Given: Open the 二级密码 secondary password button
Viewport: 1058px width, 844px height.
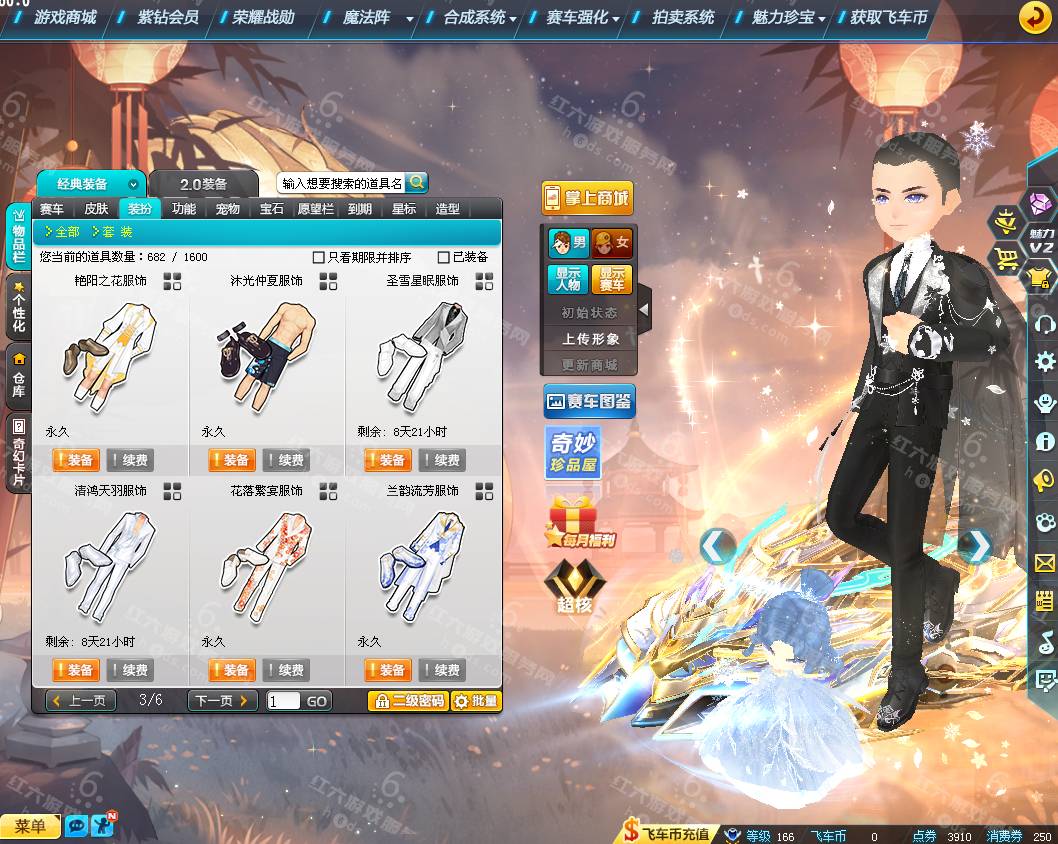Looking at the screenshot, I should 407,701.
